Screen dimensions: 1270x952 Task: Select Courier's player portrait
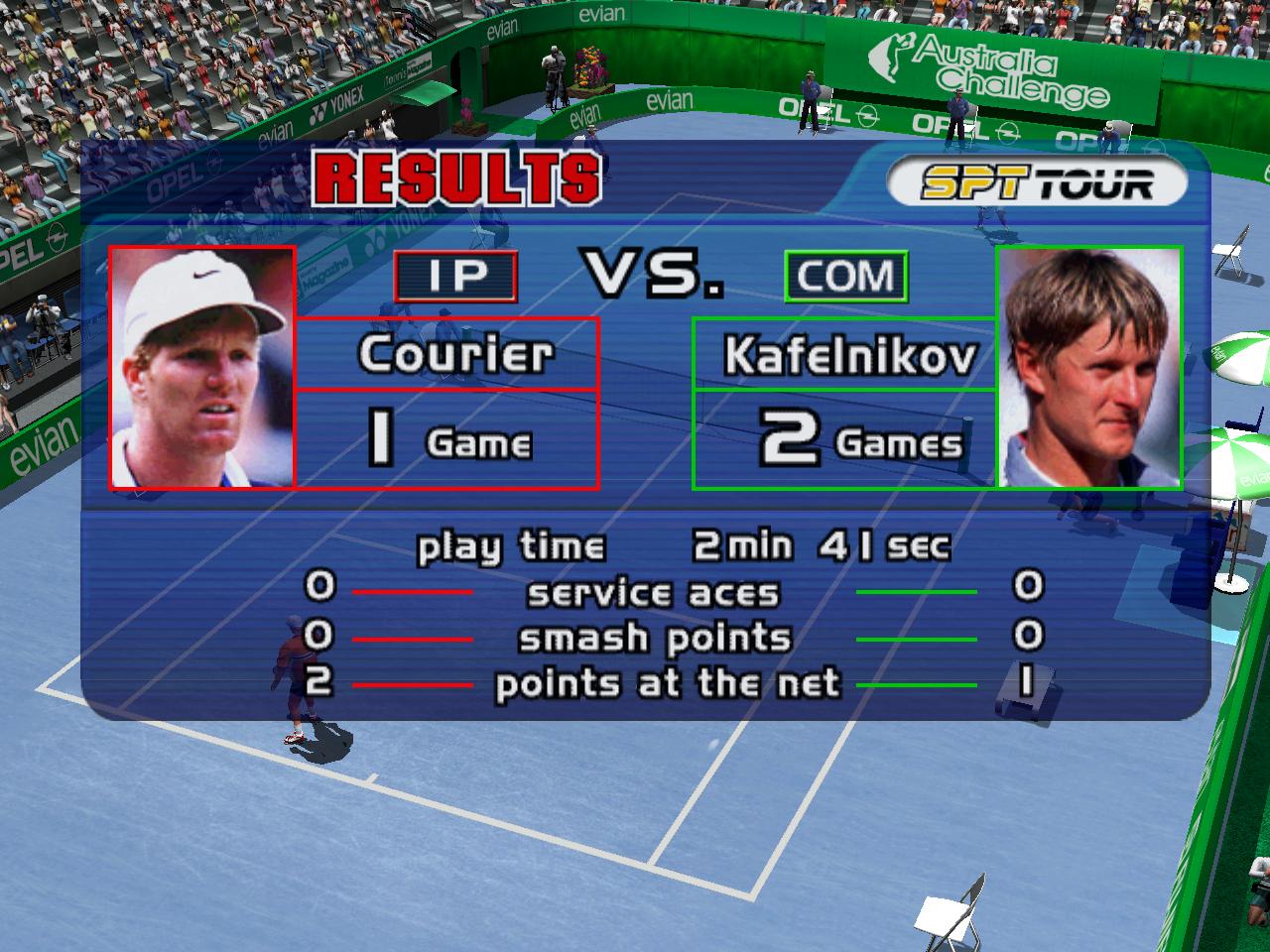202,367
